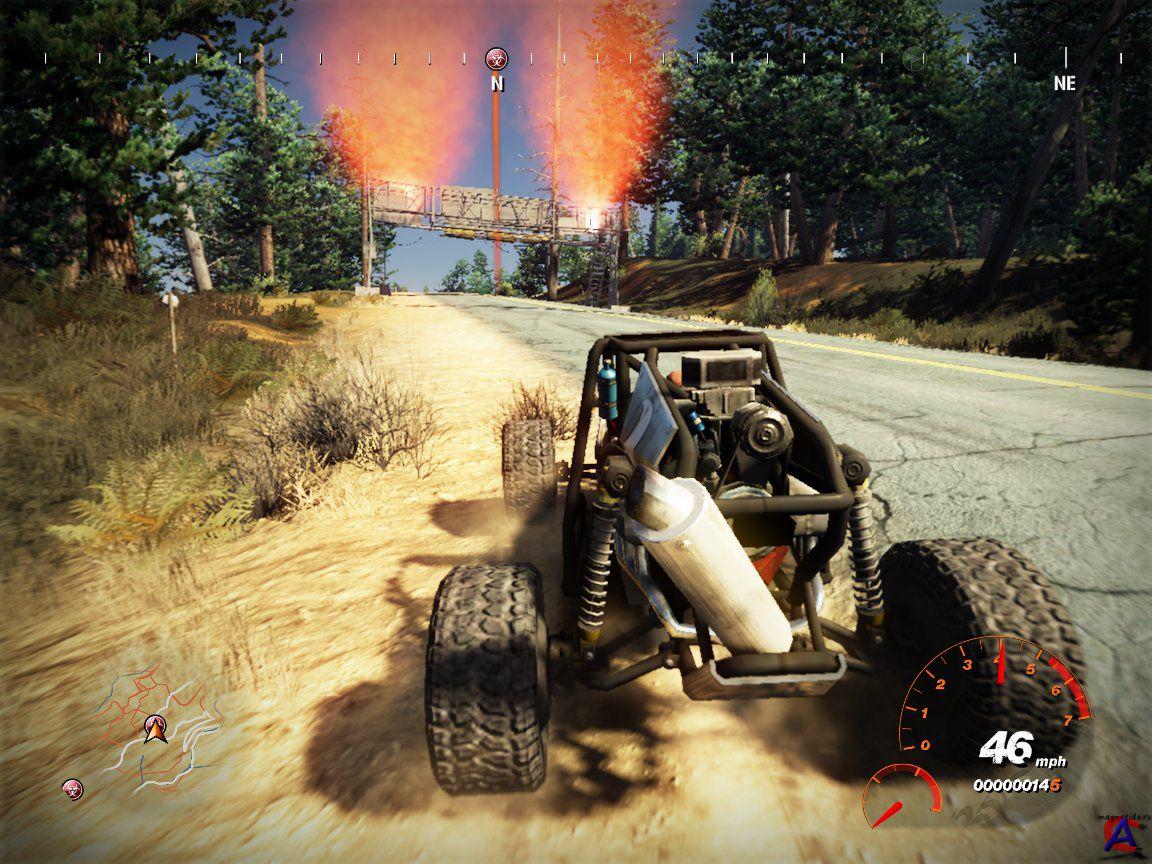Select the orange player arrow on minimap
This screenshot has height=864, width=1152.
(x=154, y=730)
